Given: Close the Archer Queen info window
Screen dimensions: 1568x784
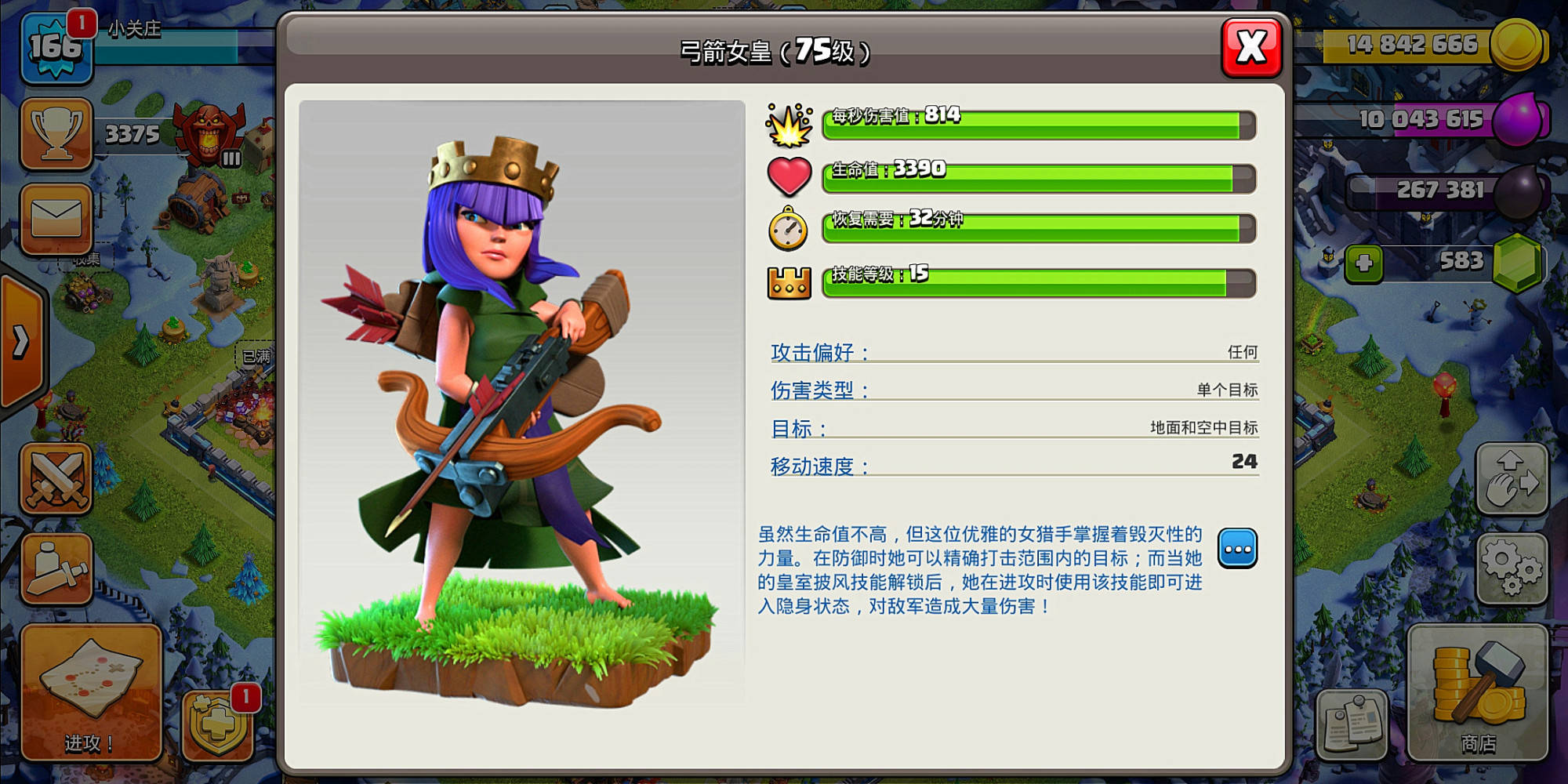Looking at the screenshot, I should coord(1251,47).
